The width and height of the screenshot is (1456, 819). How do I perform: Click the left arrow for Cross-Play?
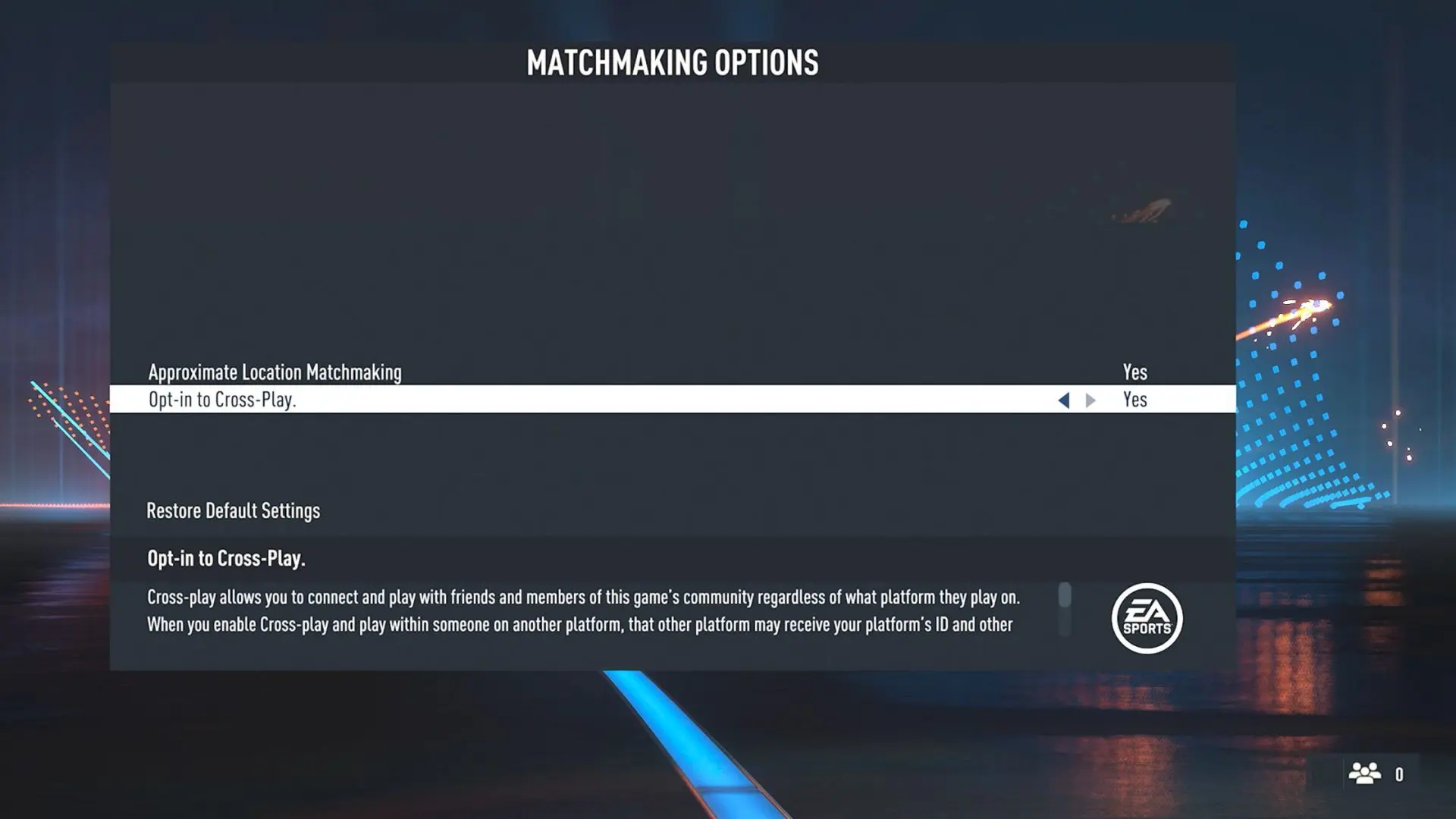1063,400
